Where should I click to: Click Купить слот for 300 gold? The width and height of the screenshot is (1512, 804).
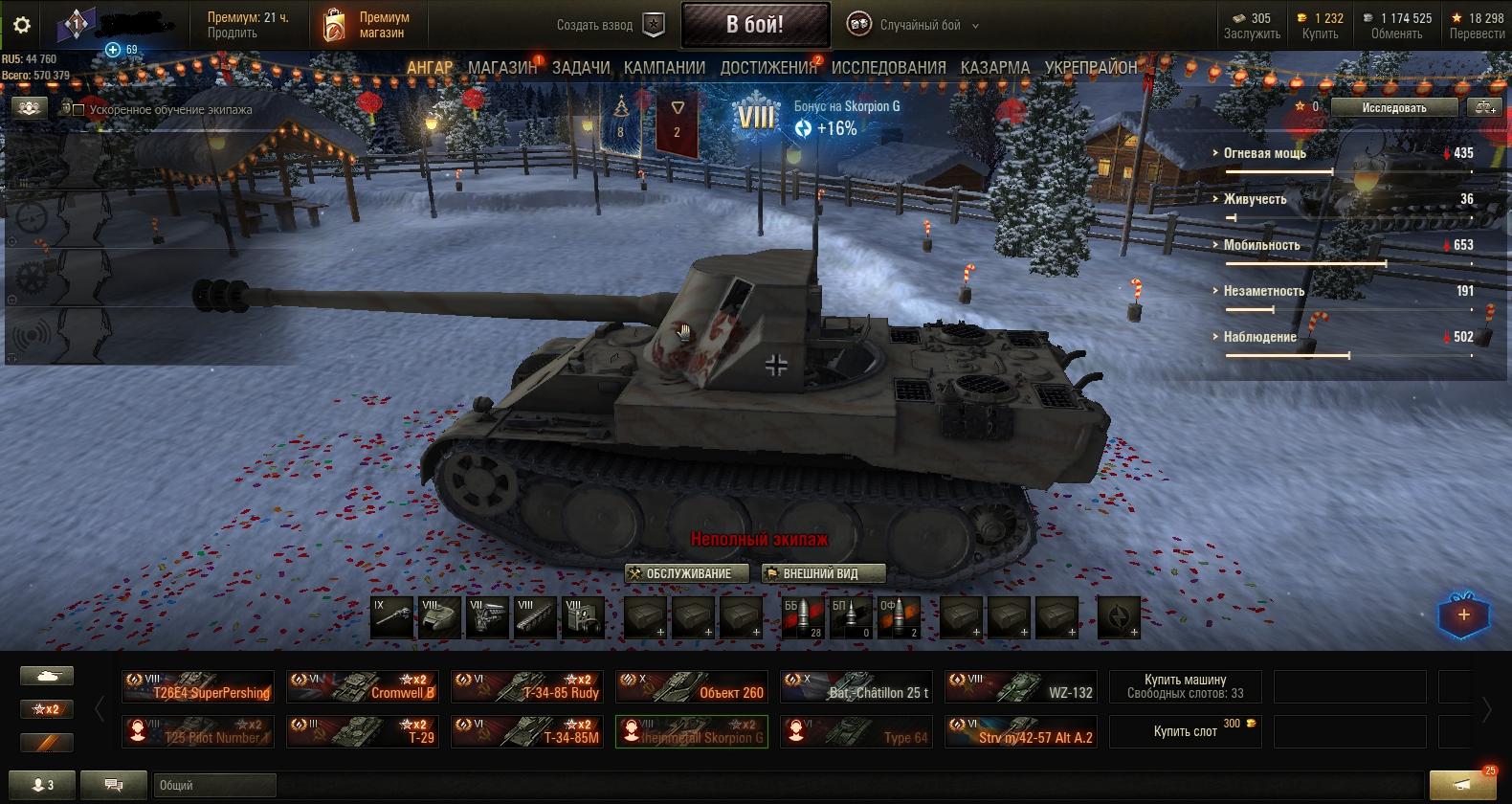(1185, 731)
